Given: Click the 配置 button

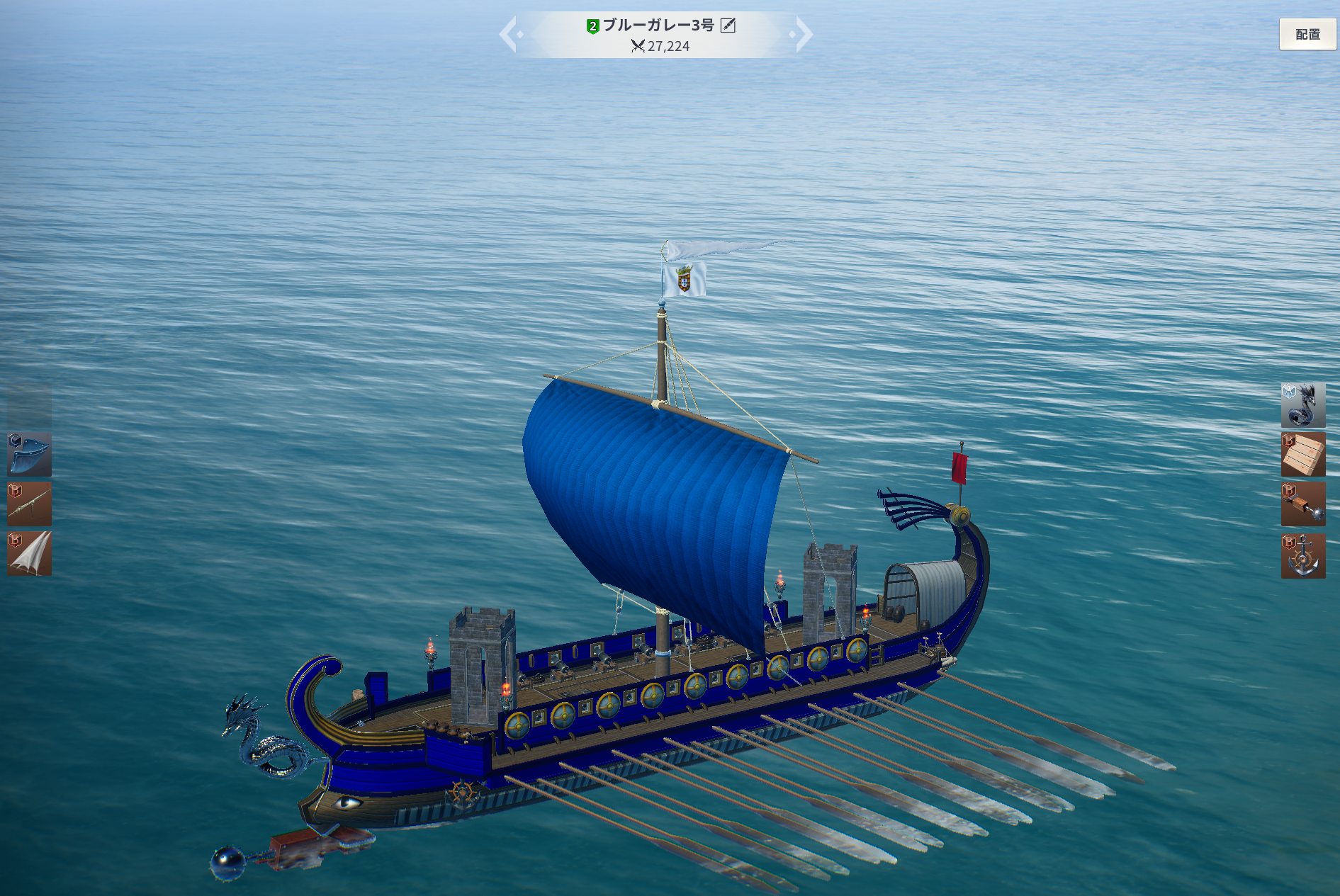Looking at the screenshot, I should pyautogui.click(x=1307, y=34).
